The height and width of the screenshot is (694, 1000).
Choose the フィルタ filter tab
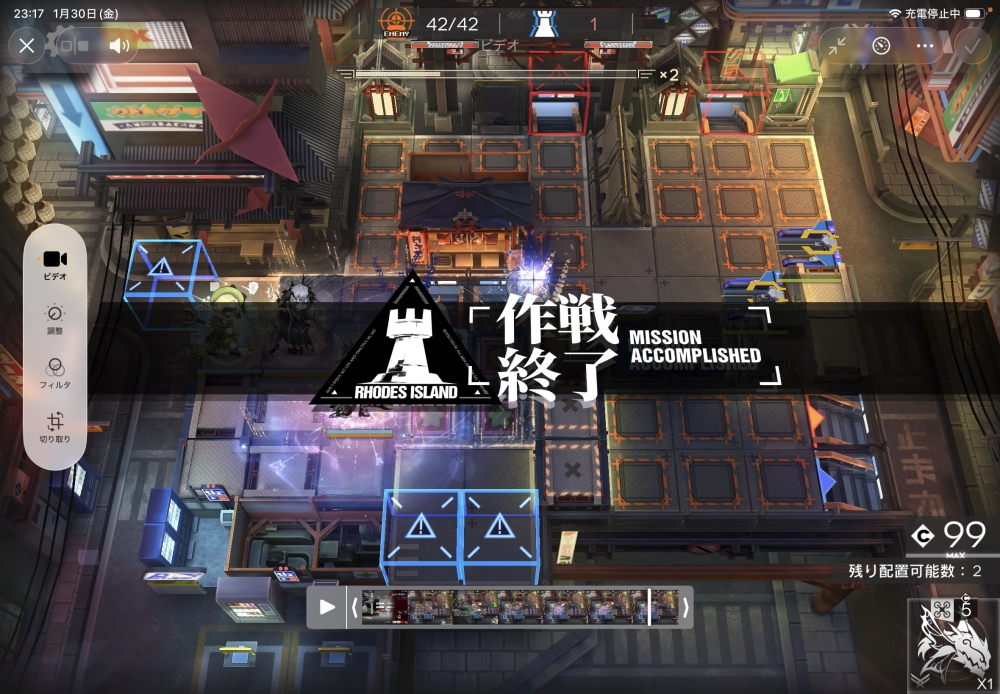coord(55,373)
